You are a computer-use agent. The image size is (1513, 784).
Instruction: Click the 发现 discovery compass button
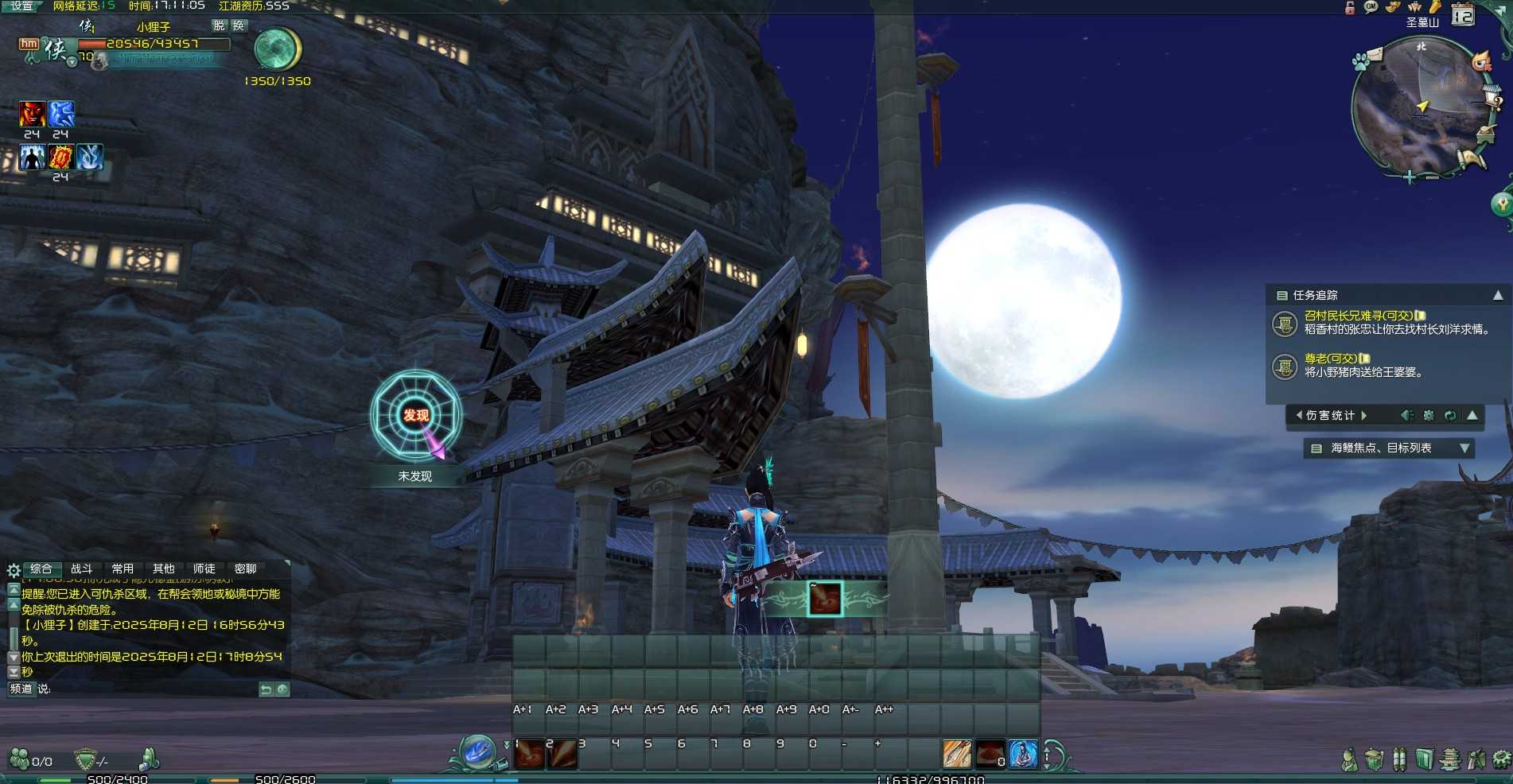[416, 415]
